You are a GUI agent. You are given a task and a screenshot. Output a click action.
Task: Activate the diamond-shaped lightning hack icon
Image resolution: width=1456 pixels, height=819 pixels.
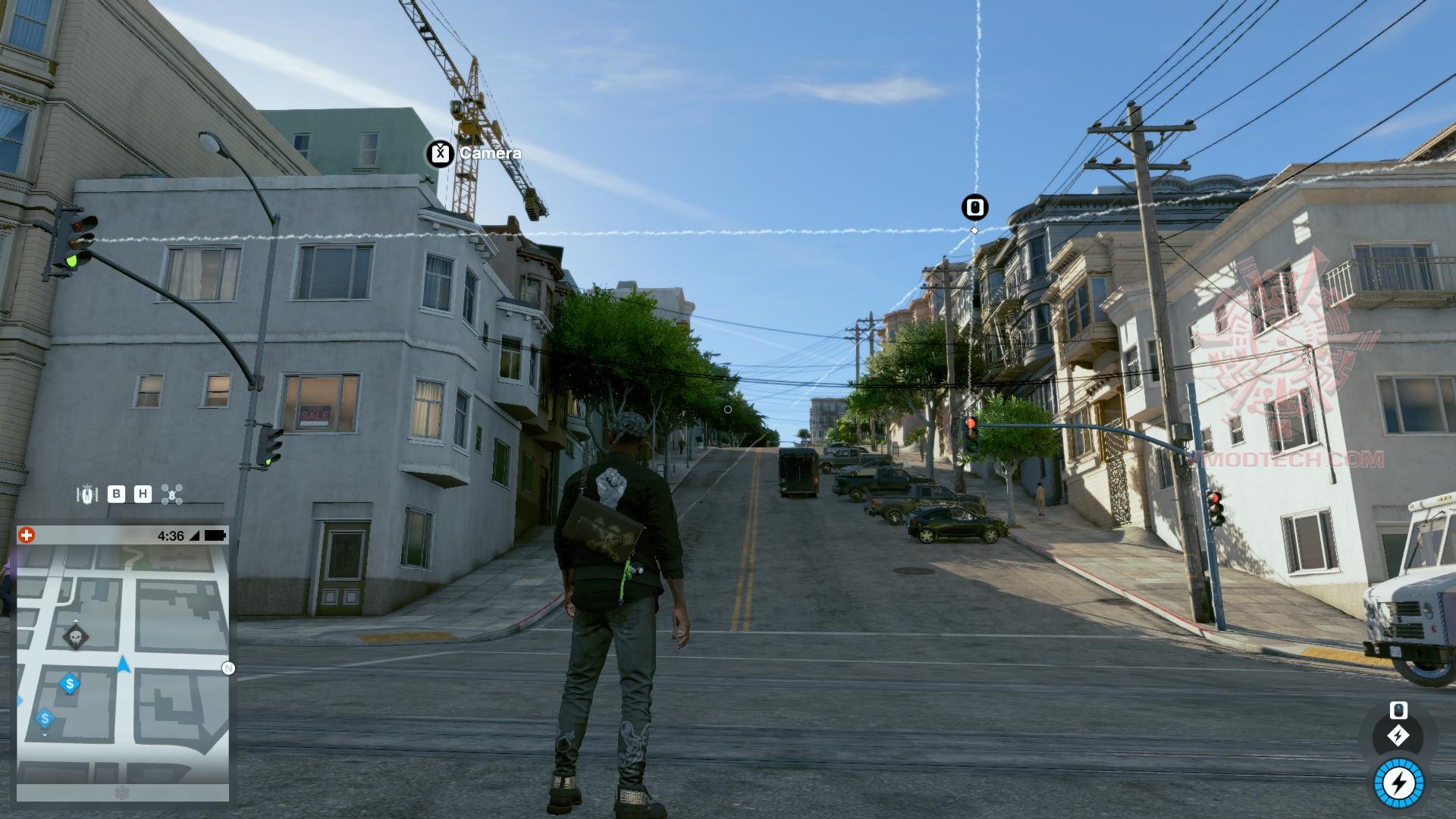point(1398,736)
